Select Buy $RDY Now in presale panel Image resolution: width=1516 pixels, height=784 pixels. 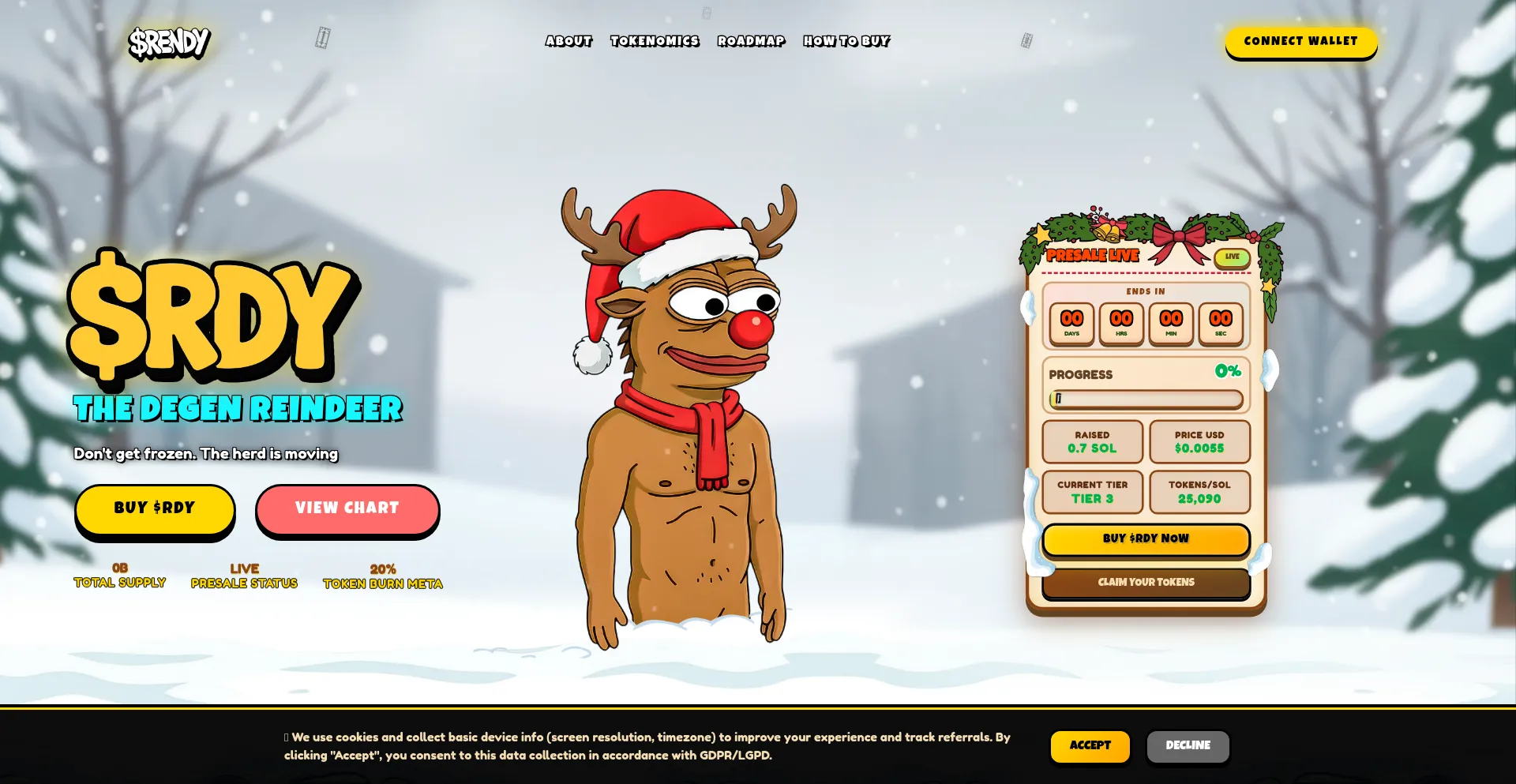click(x=1146, y=538)
